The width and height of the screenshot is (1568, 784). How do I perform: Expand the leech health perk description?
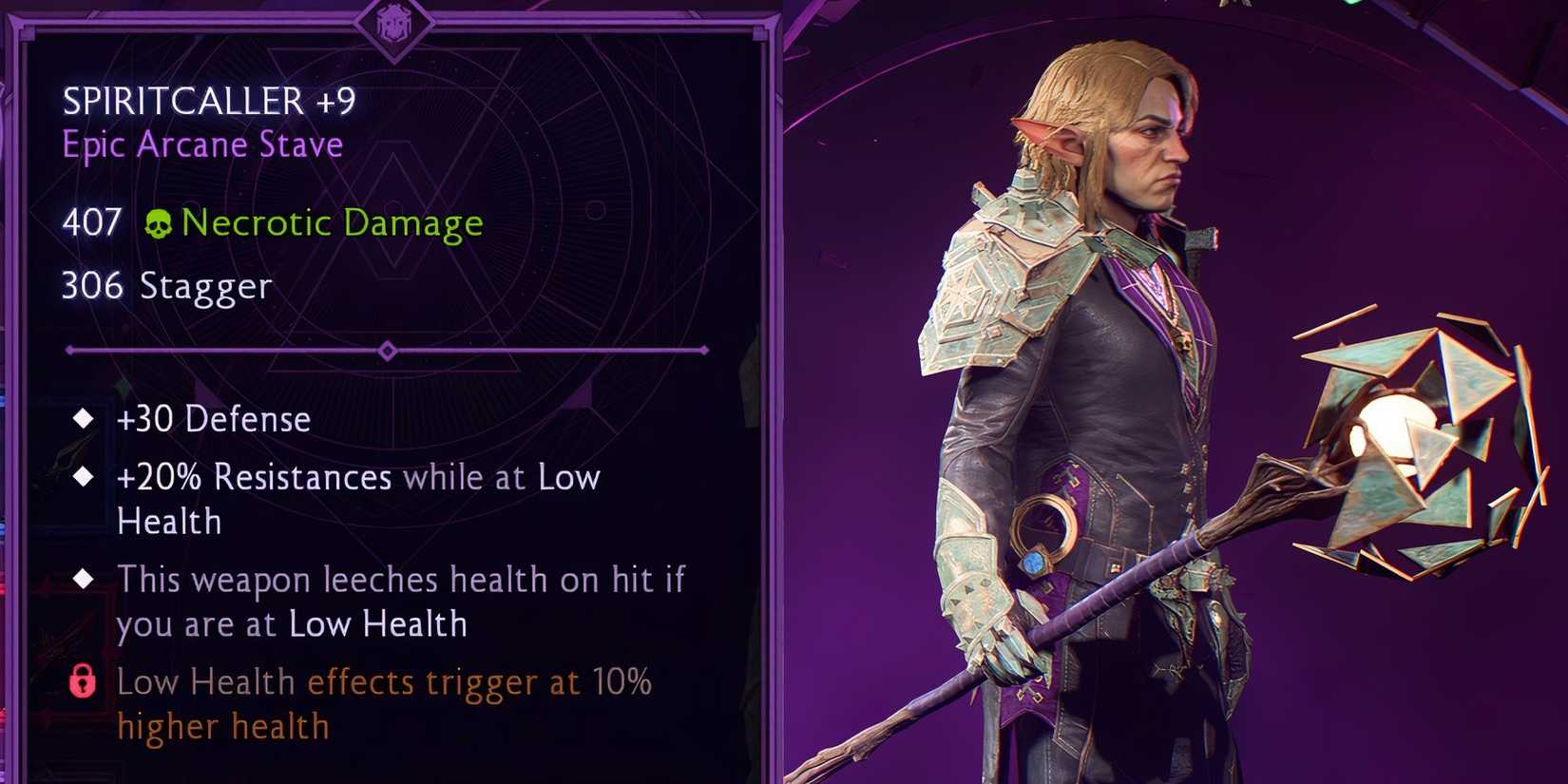point(399,601)
